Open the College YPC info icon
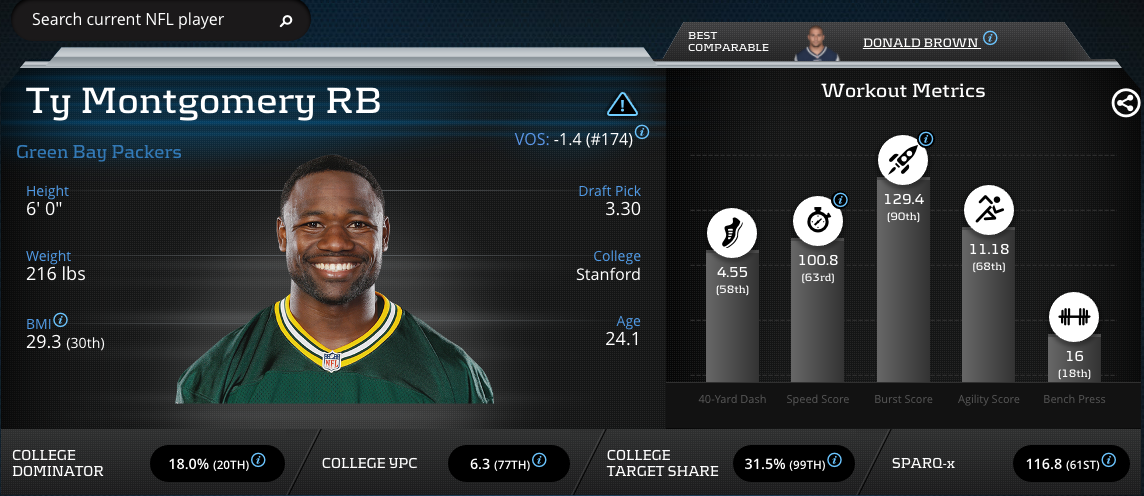Screen dimensions: 1144x496 pyautogui.click(x=539, y=460)
